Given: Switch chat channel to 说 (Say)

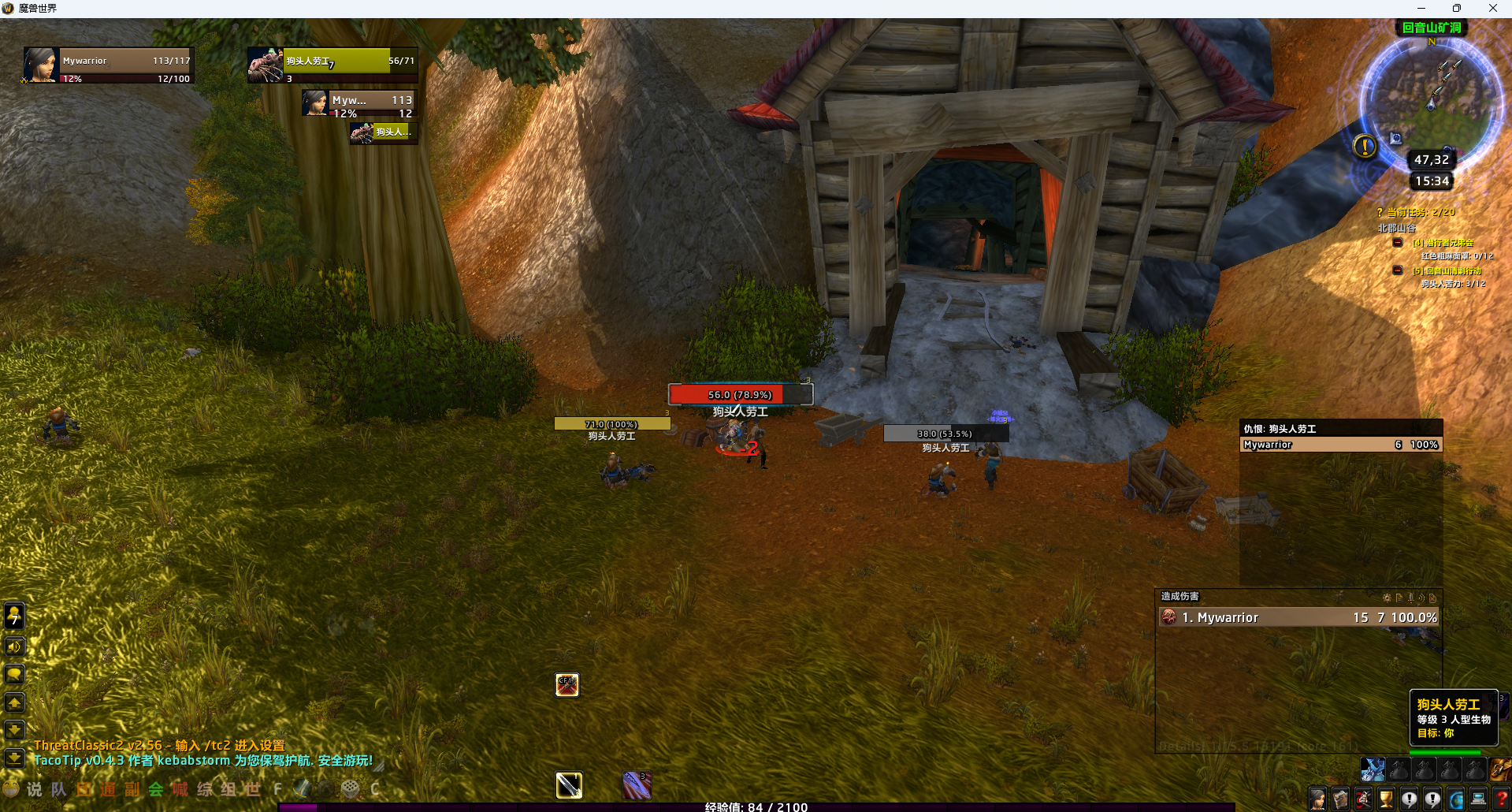Looking at the screenshot, I should click(35, 789).
